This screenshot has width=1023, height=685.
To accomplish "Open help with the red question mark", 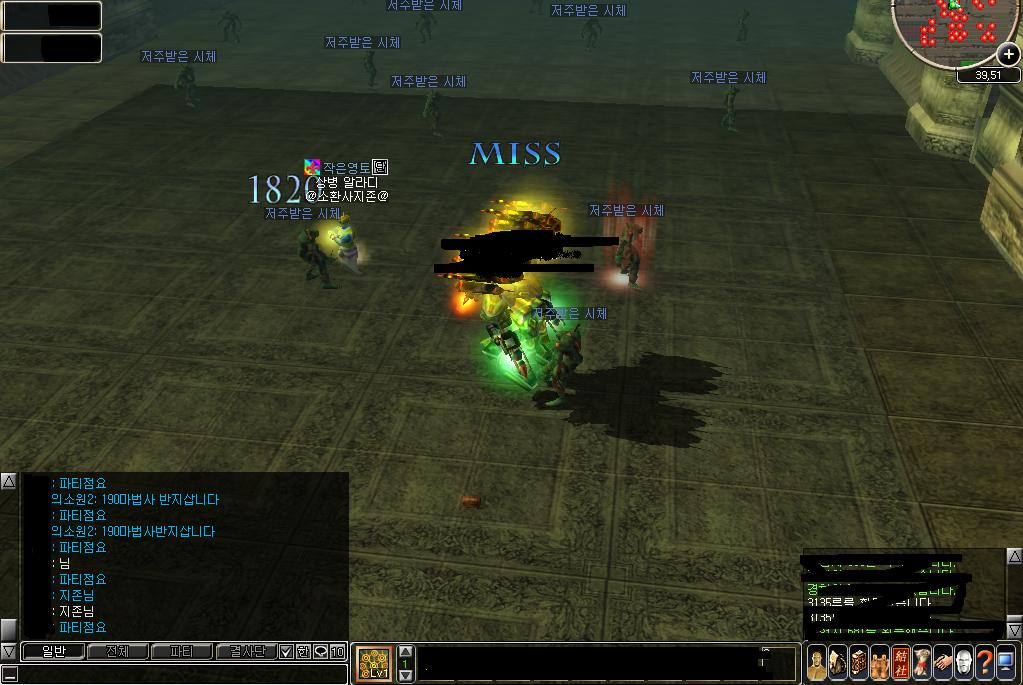I will pos(984,662).
